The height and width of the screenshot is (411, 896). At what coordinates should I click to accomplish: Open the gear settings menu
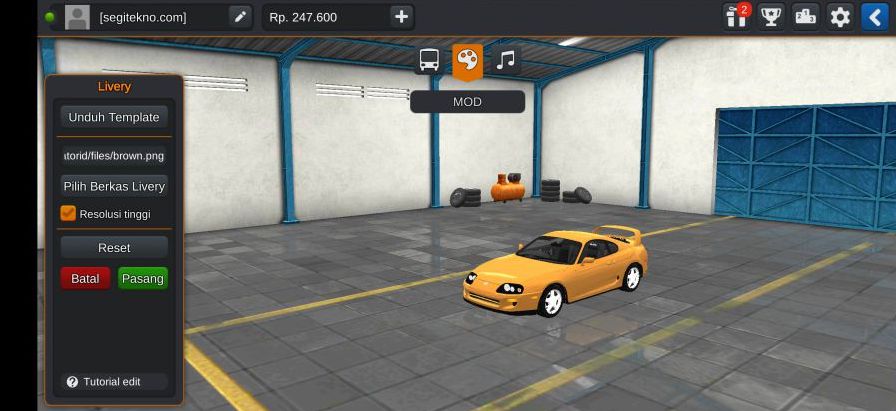(840, 17)
